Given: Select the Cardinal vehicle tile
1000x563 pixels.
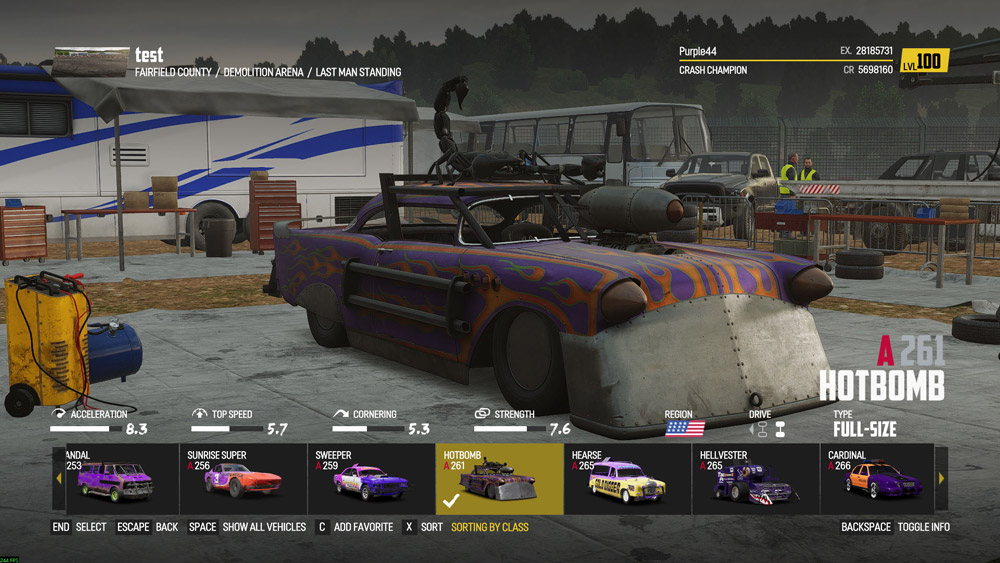Looking at the screenshot, I should (877, 479).
